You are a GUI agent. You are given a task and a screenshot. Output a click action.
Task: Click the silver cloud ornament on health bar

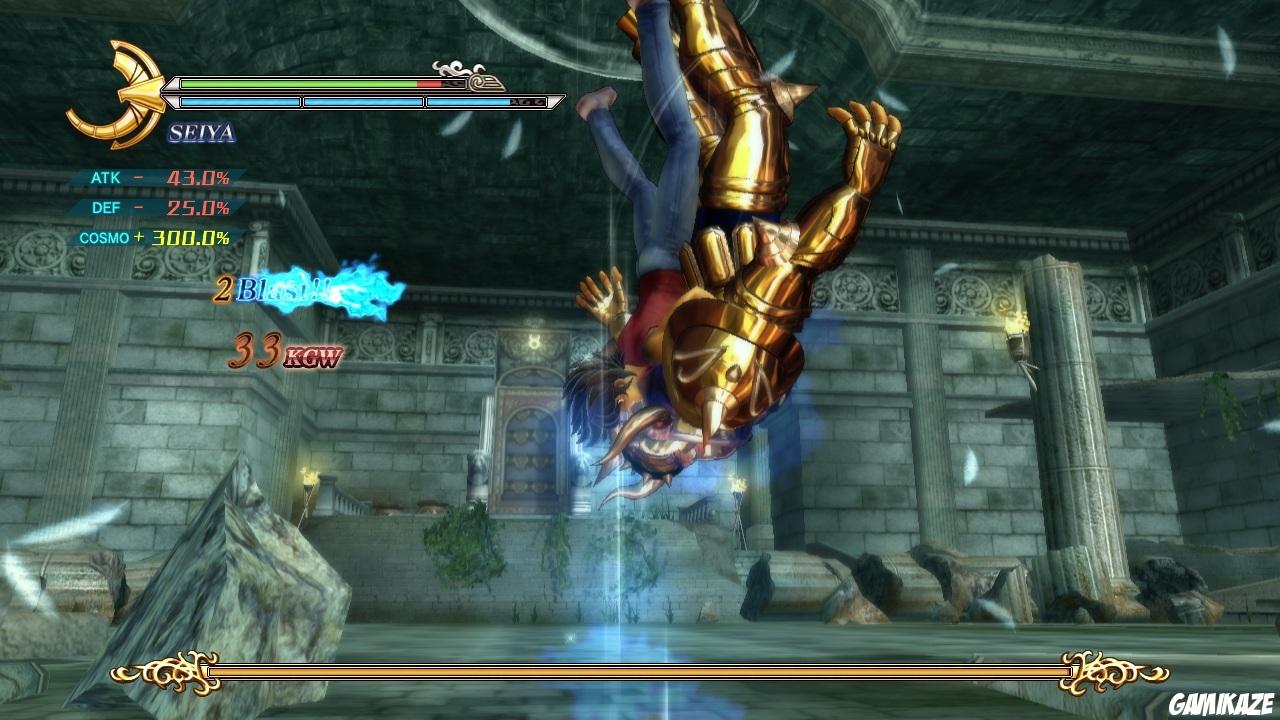[x=455, y=70]
